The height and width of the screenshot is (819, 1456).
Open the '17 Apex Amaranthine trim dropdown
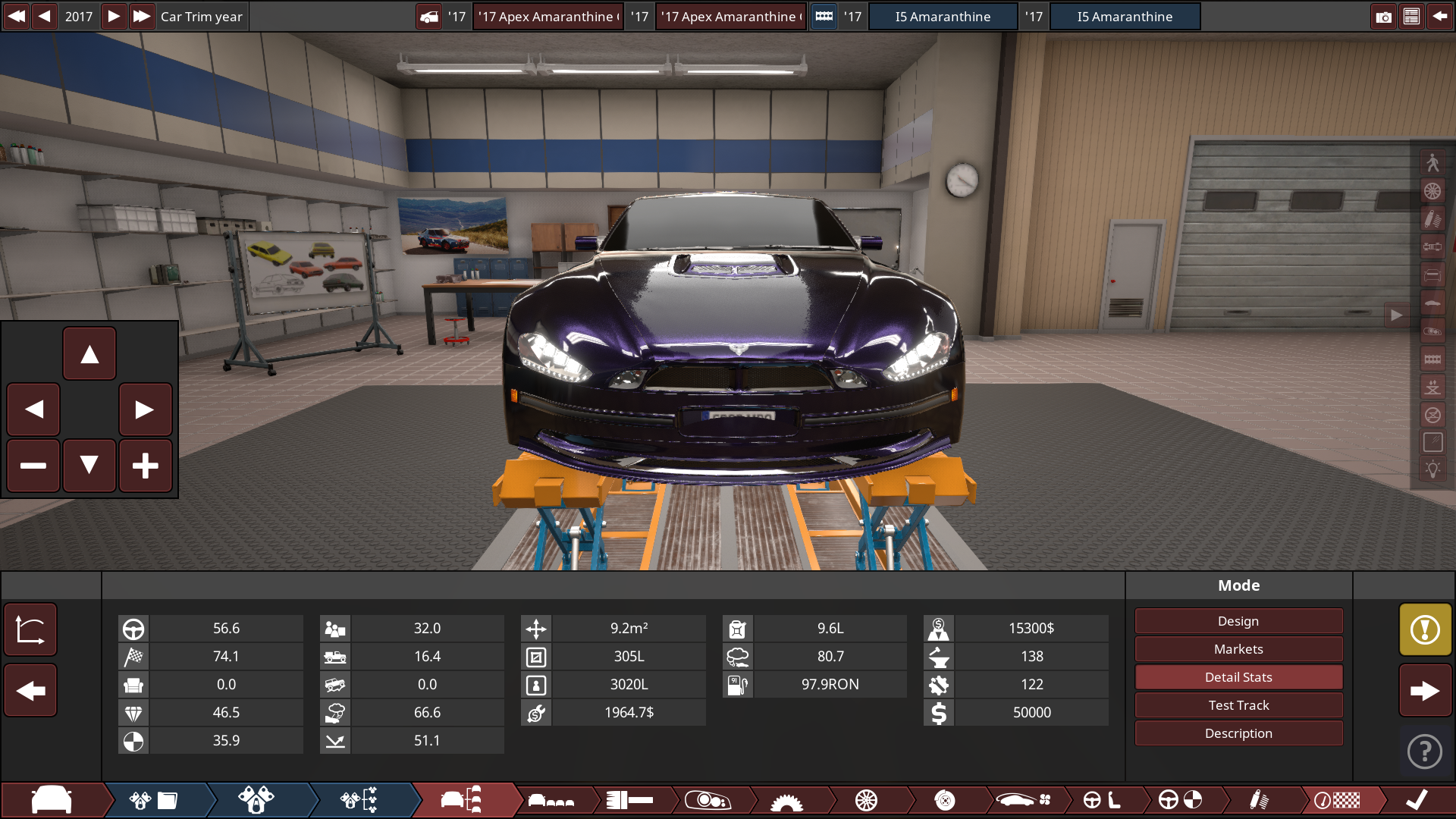click(x=548, y=16)
